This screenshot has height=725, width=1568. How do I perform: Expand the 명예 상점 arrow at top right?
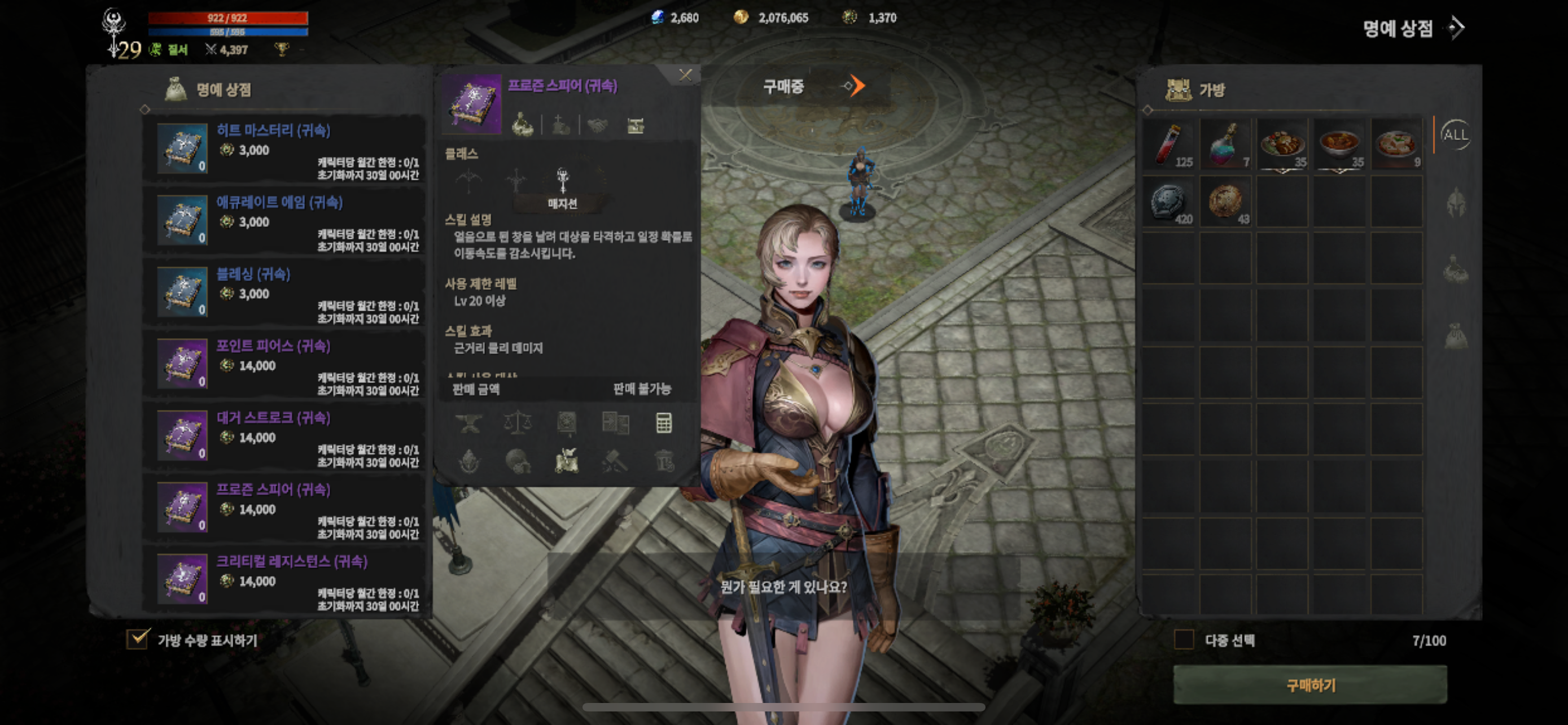point(1457,28)
